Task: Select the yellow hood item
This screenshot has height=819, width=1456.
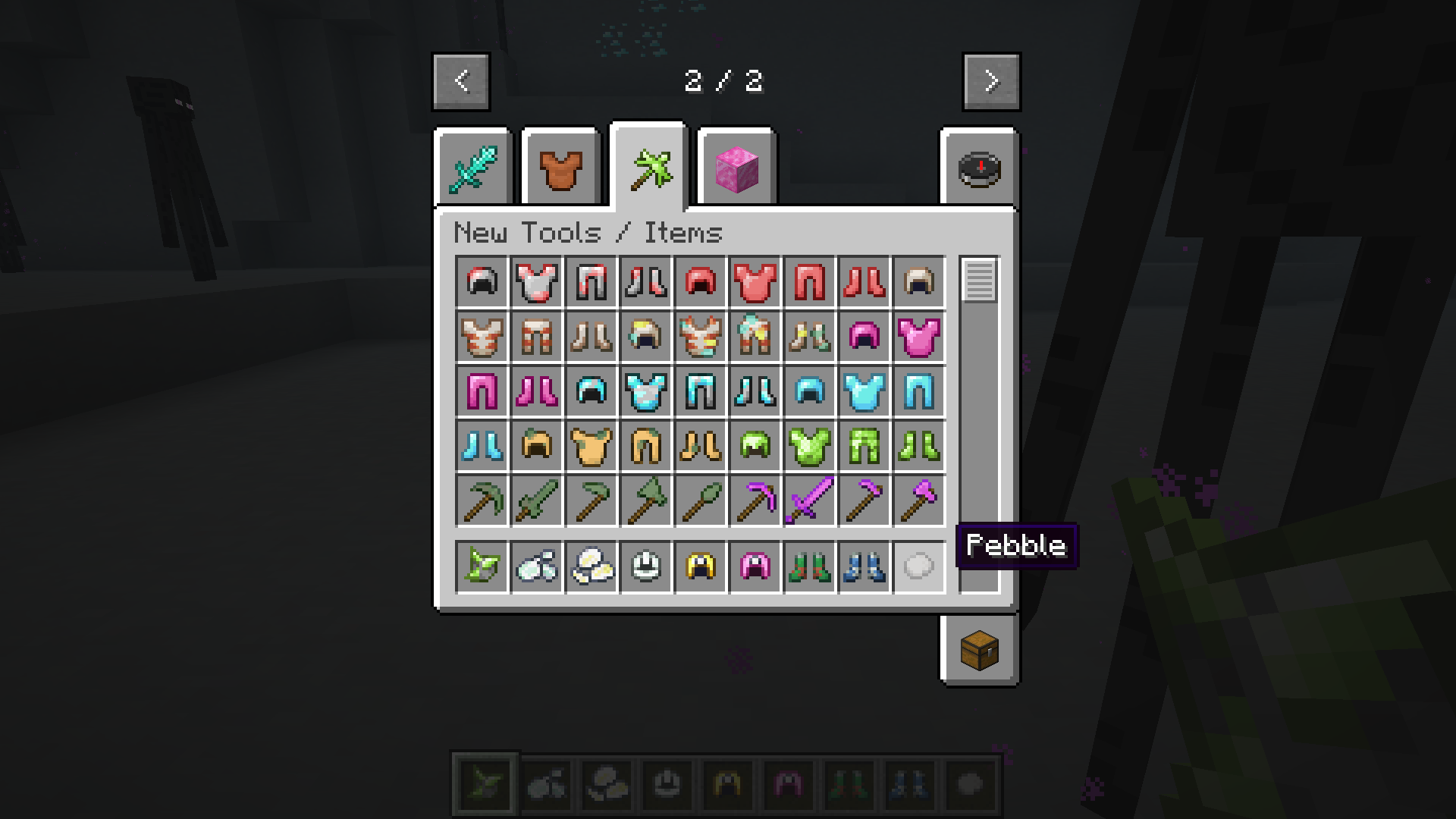Action: 701,566
